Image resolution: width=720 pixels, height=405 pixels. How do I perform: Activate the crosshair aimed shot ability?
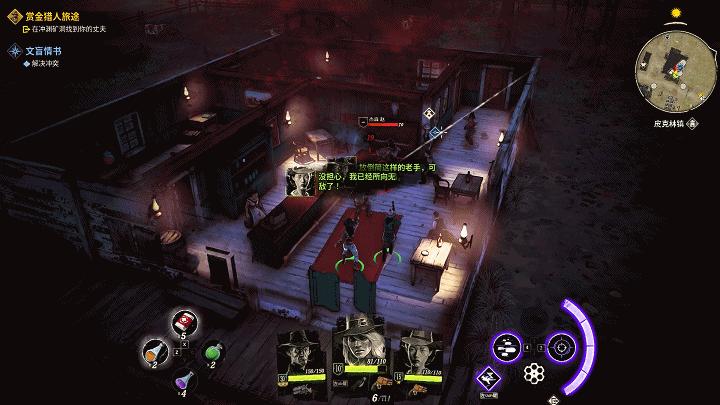pyautogui.click(x=561, y=347)
